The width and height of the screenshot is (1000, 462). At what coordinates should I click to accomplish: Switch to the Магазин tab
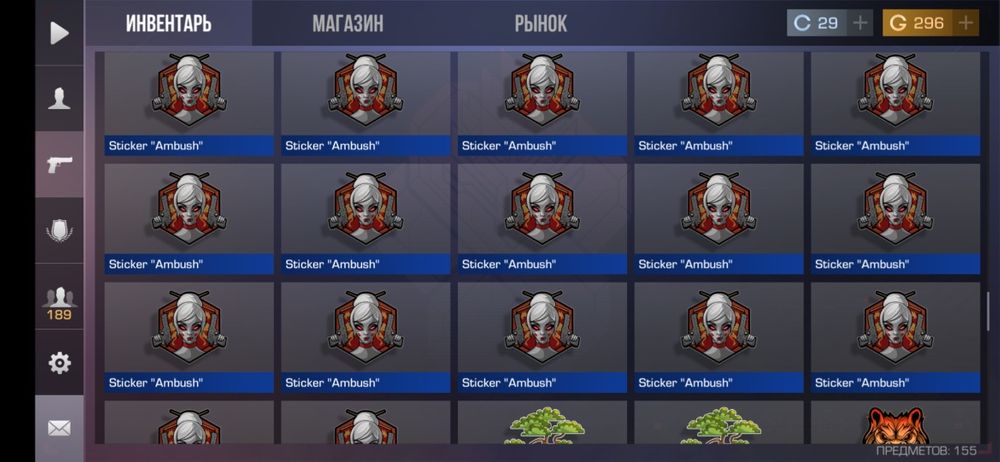(347, 23)
